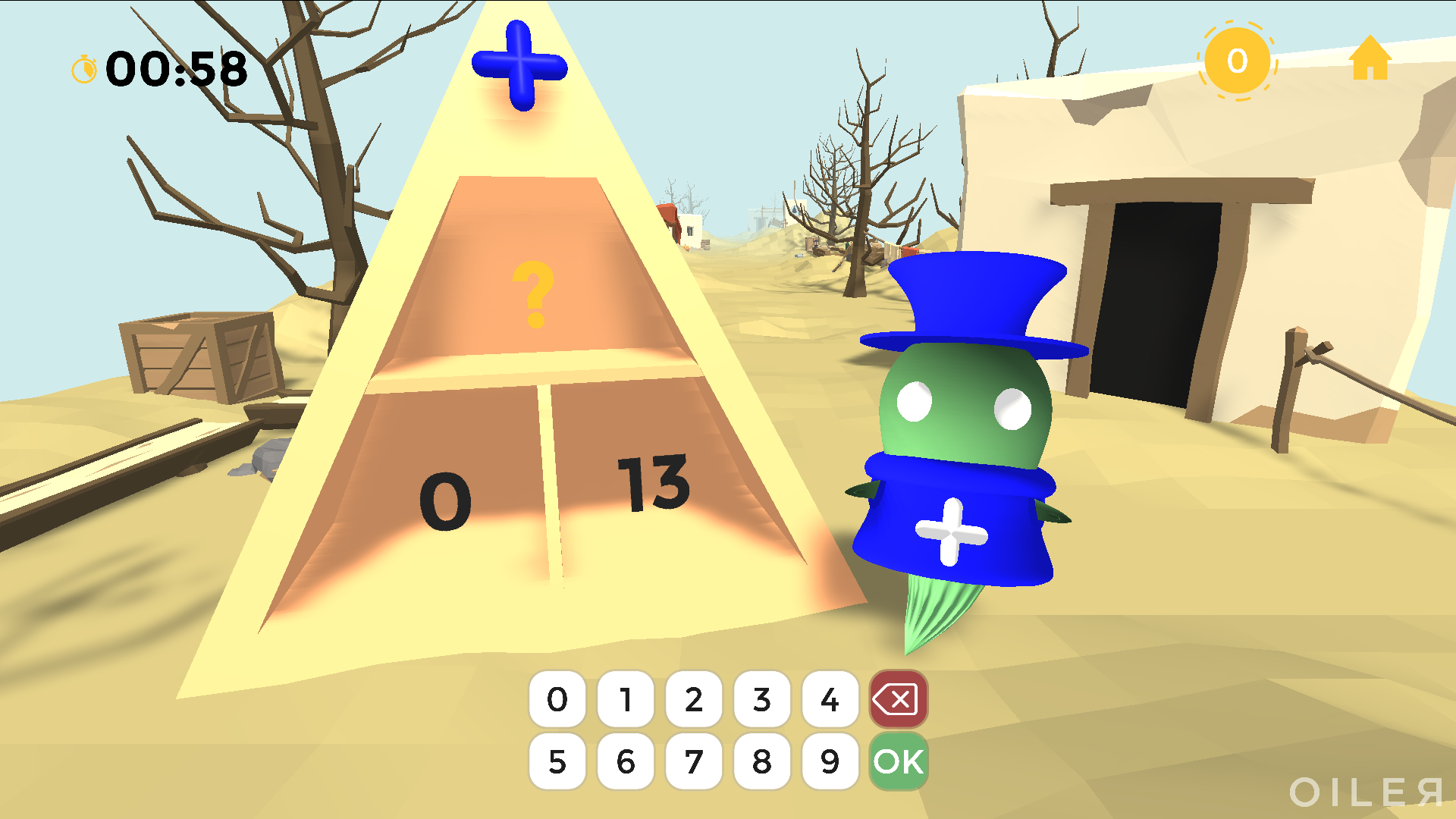Screen dimensions: 1456x819
Task: Tap the number 0 key
Action: click(x=557, y=699)
